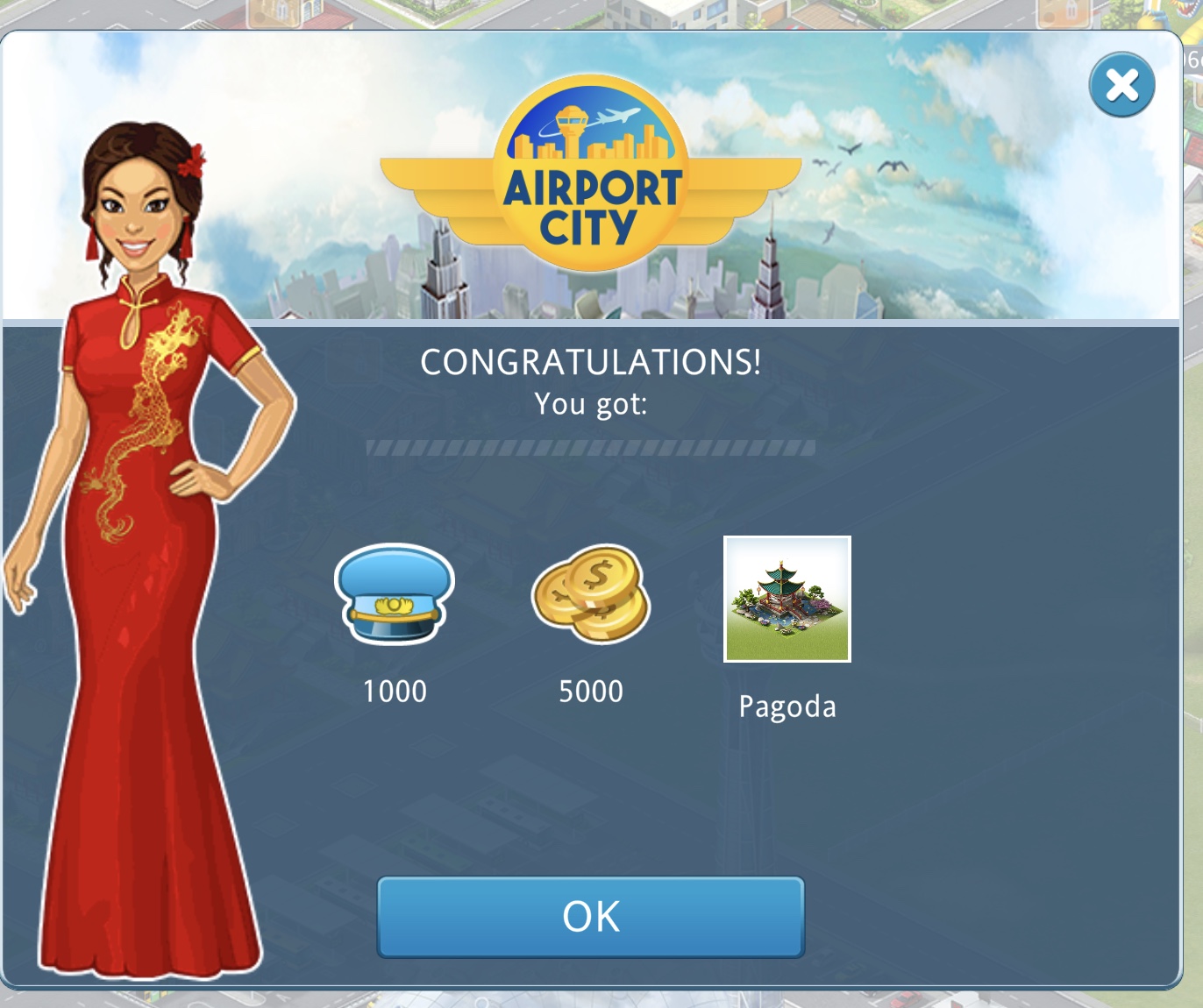Select the Pagoda reward thumbnail
This screenshot has height=1008, width=1203.
coord(787,600)
